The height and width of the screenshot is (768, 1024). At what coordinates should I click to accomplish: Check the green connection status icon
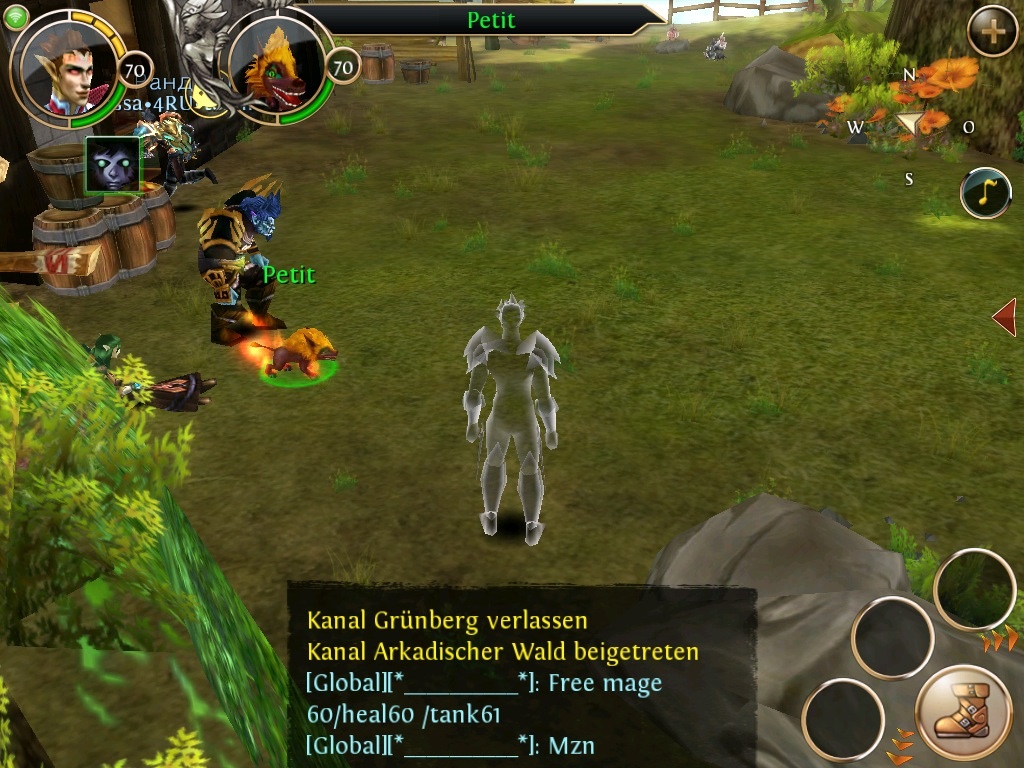[15, 17]
